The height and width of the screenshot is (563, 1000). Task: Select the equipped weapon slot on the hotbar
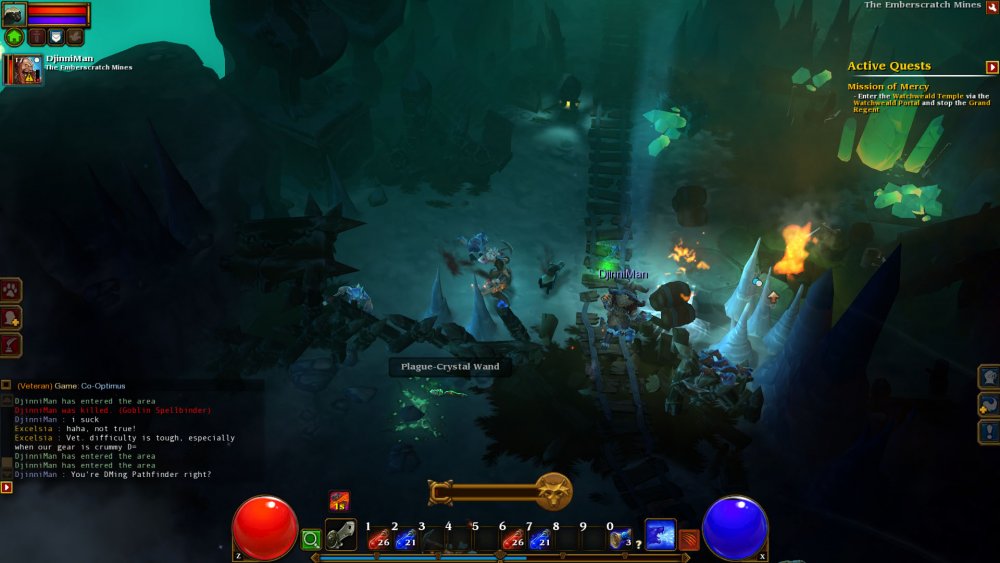[x=341, y=537]
